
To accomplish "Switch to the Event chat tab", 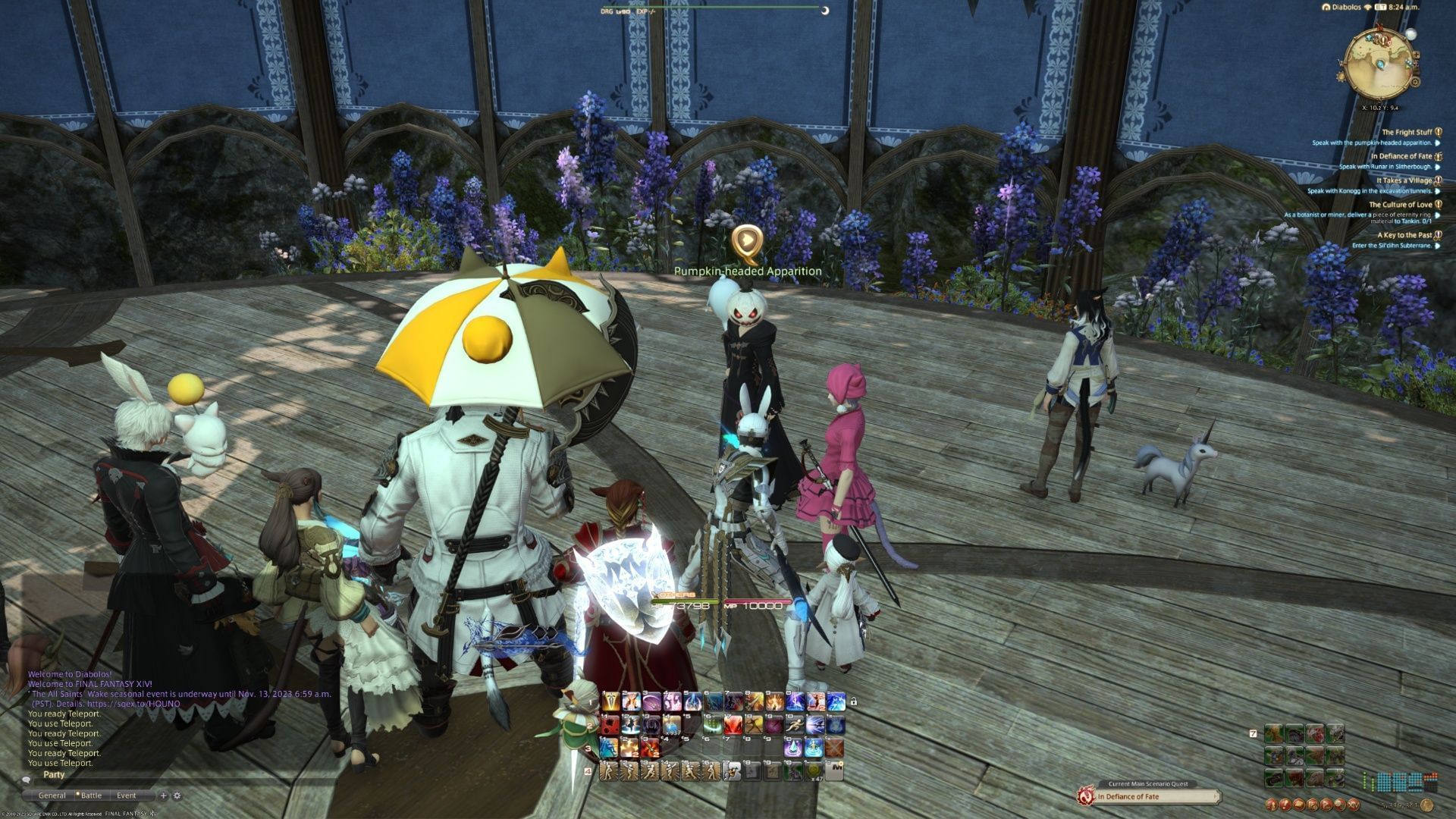I will 127,795.
